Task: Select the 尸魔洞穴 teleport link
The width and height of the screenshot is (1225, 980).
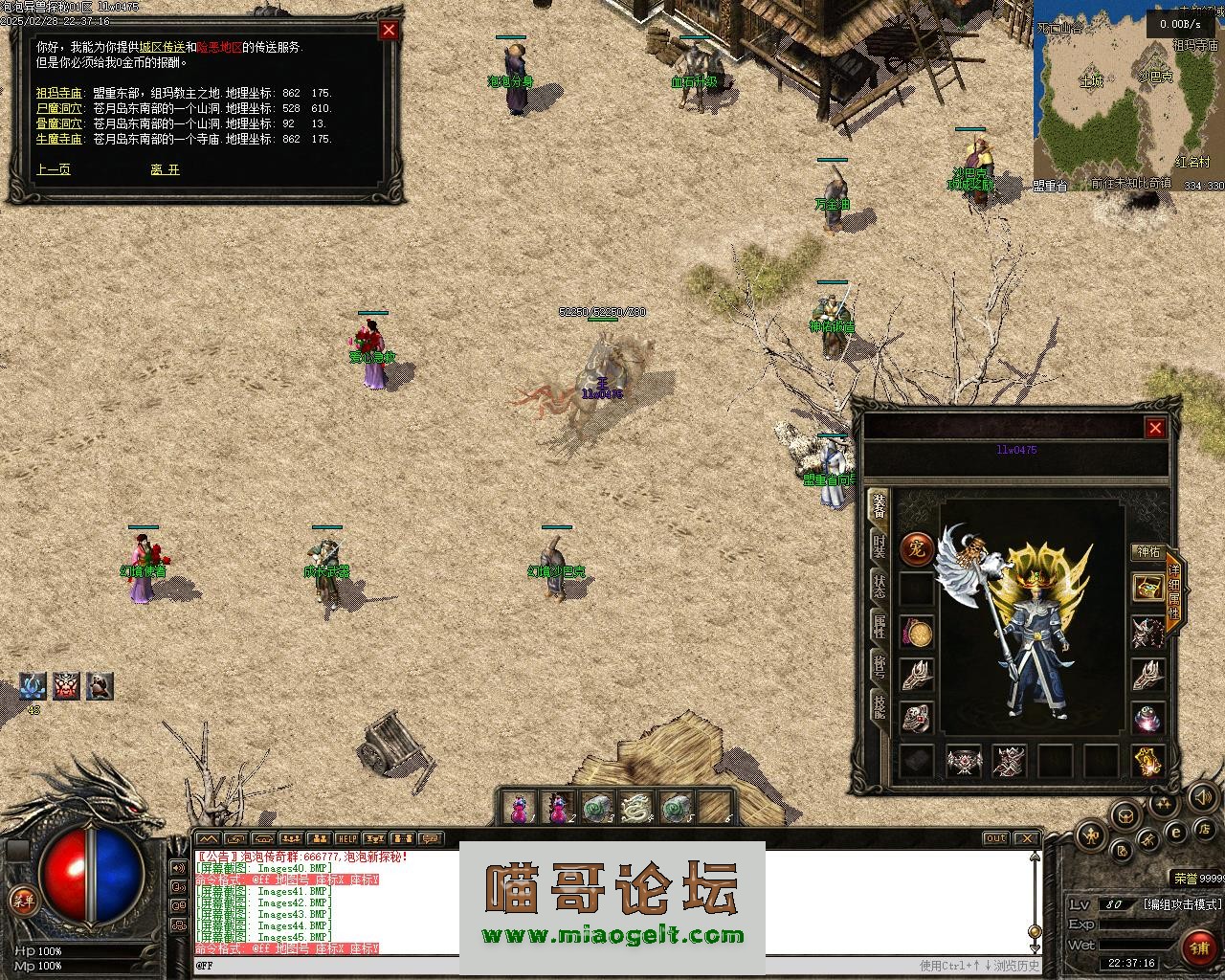Action: [x=59, y=108]
